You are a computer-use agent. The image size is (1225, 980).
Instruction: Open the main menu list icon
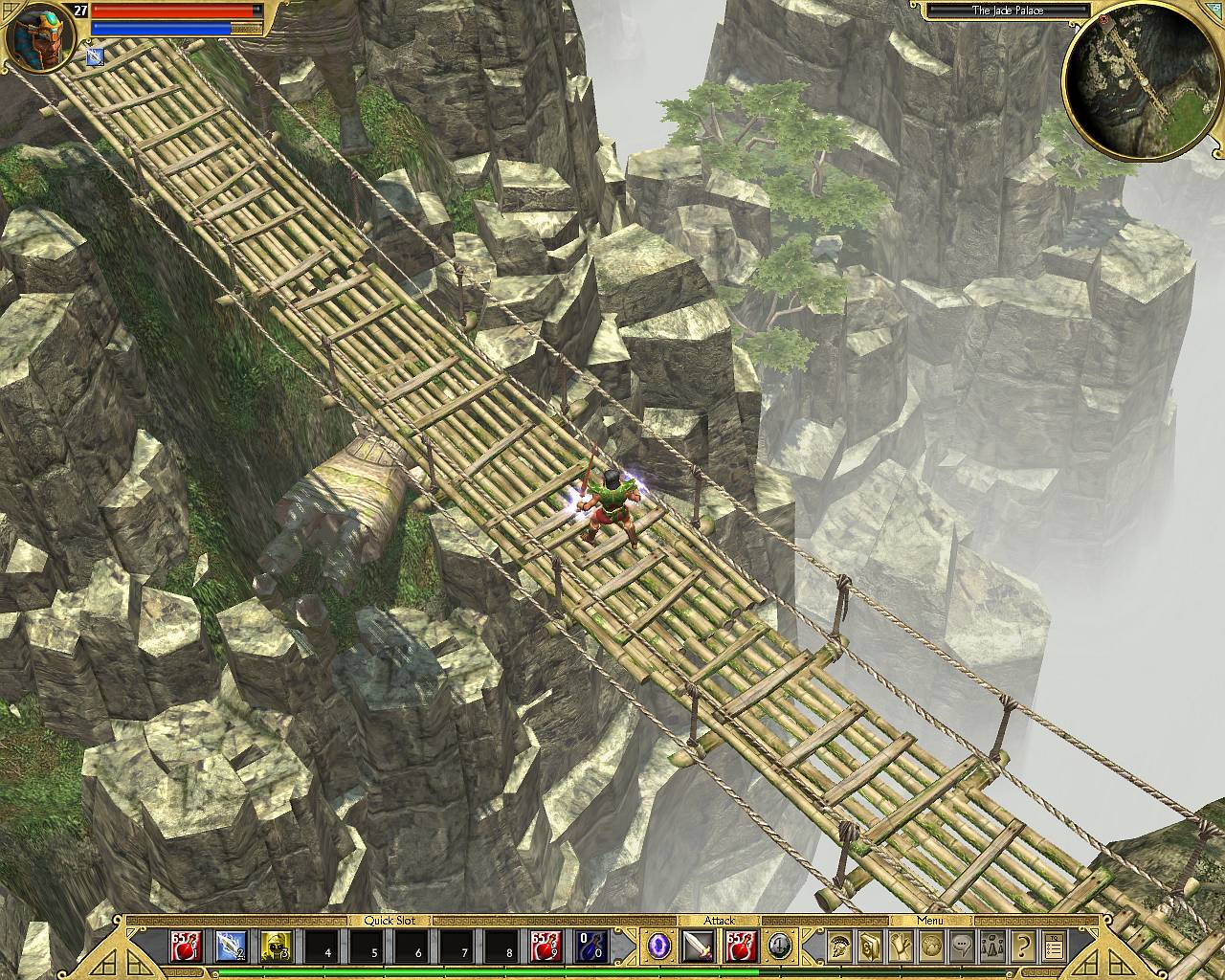(x=1054, y=946)
